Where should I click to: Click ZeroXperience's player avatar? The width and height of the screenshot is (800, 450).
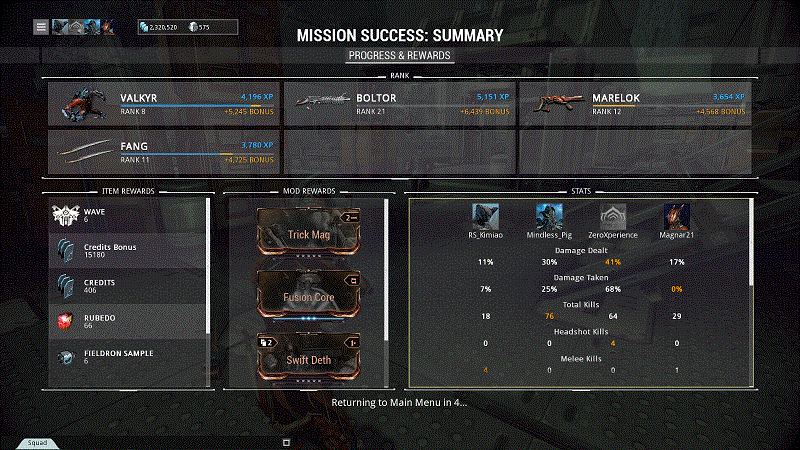tap(613, 217)
